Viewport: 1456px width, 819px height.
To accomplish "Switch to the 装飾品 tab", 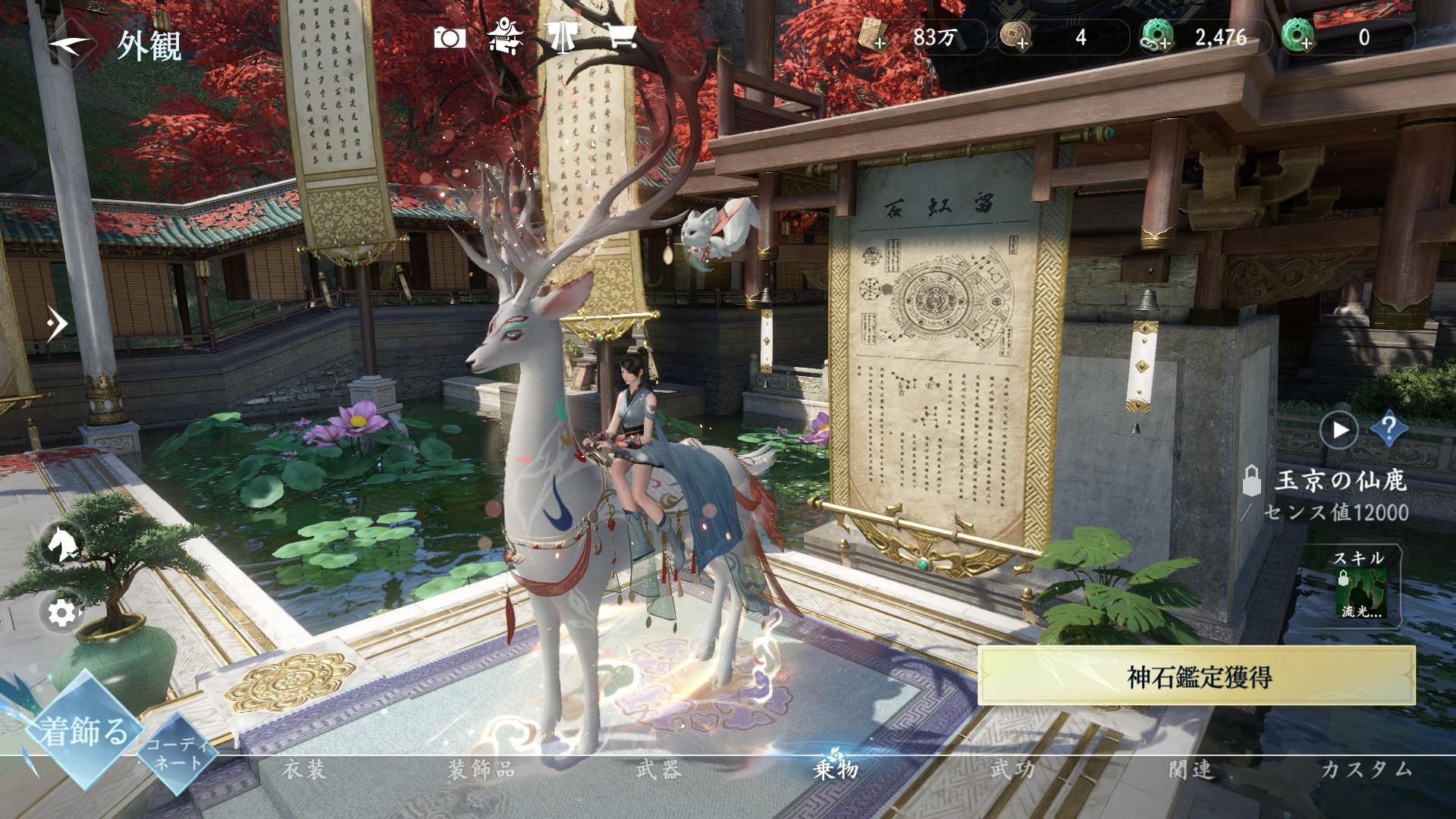I will pos(482,770).
